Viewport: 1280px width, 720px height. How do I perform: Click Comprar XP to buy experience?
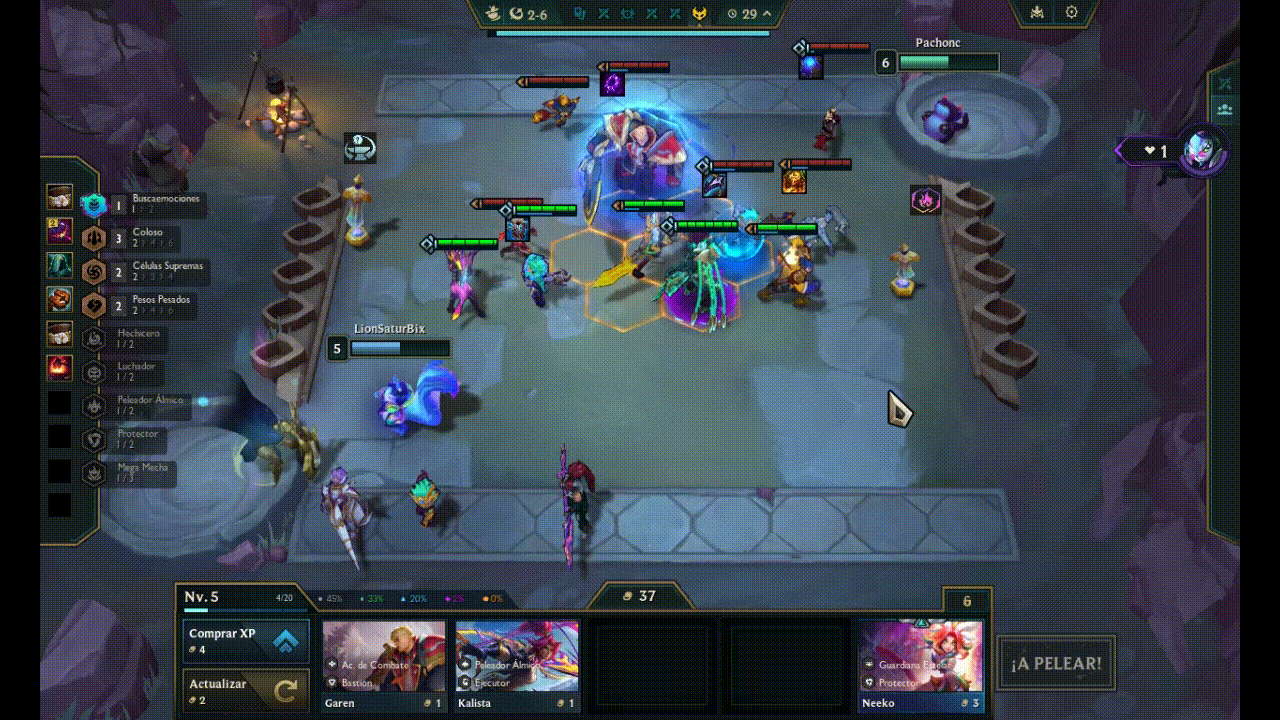coord(244,641)
